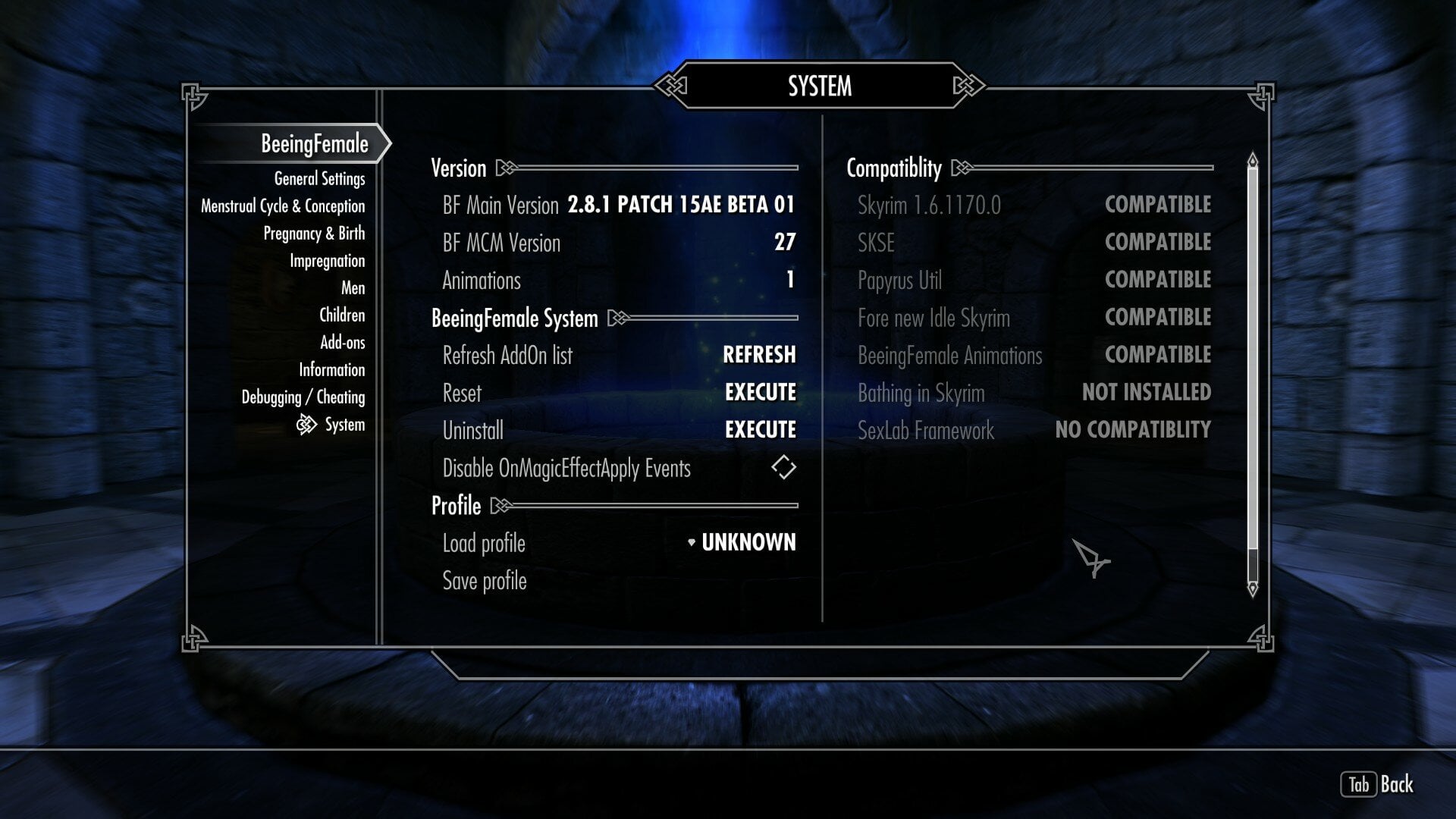The height and width of the screenshot is (819, 1456).
Task: Show the Children settings page
Action: [341, 315]
